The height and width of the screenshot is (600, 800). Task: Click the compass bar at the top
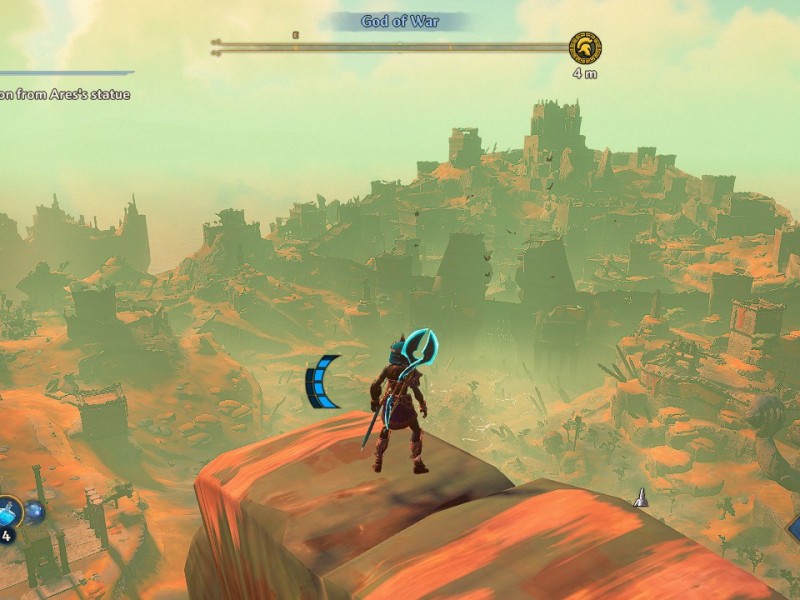(390, 46)
